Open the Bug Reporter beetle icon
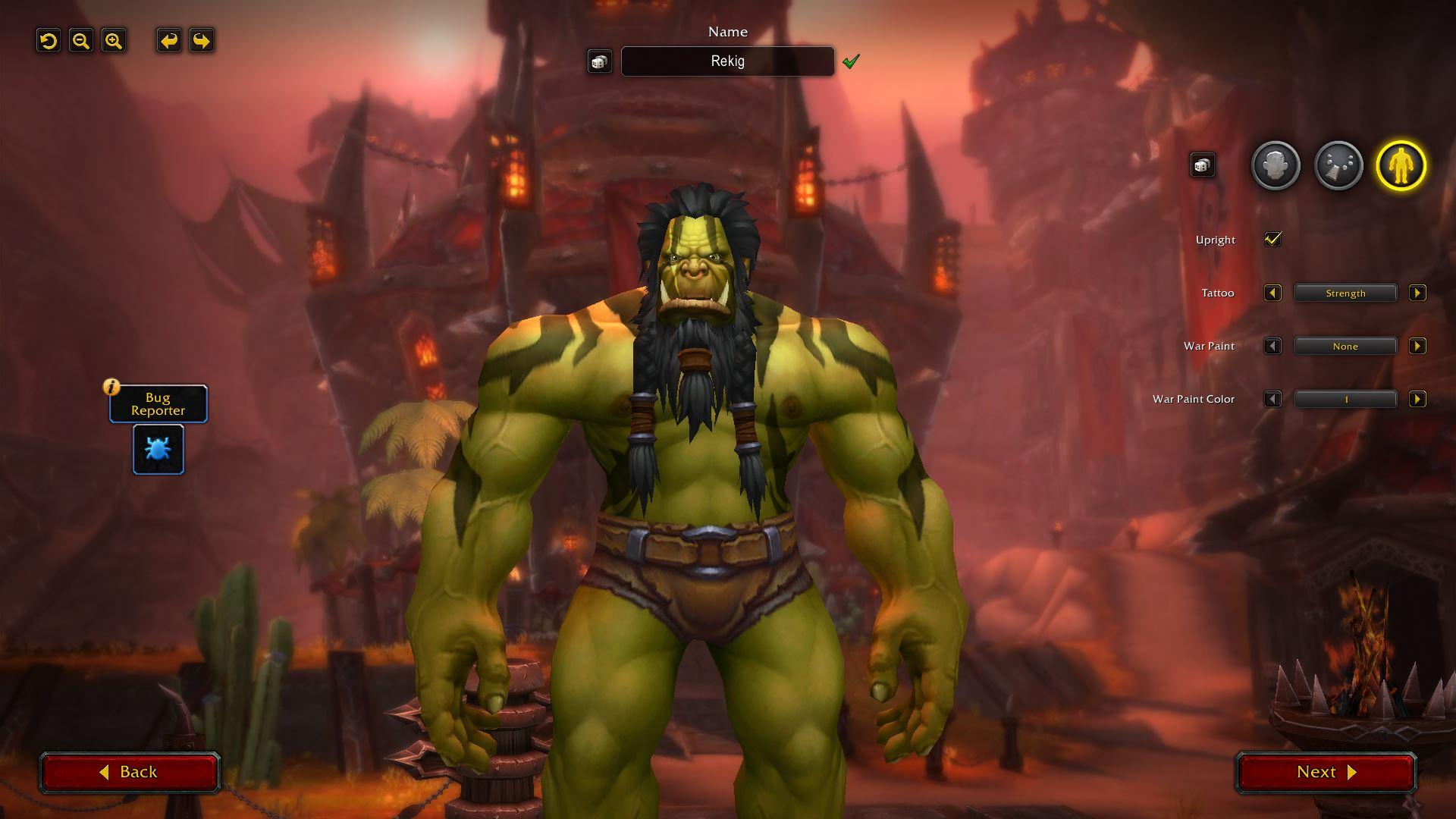1456x819 pixels. [x=158, y=450]
